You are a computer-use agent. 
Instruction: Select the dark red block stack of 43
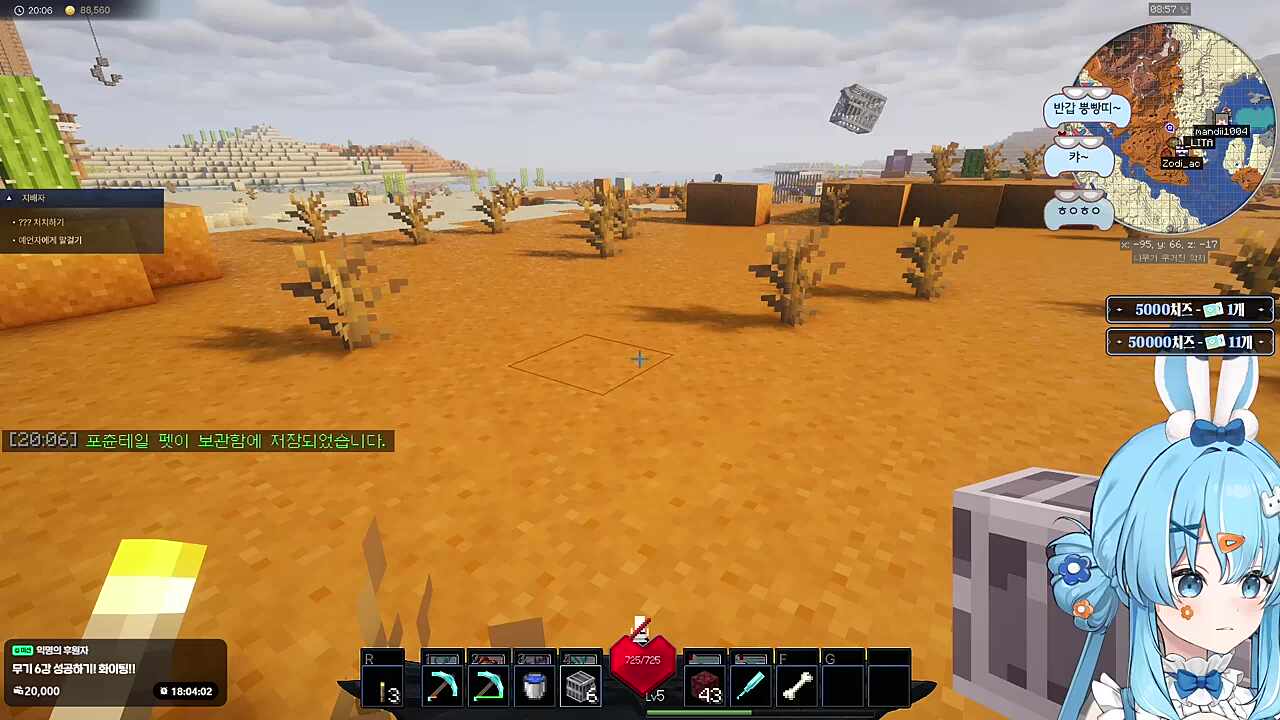(706, 687)
